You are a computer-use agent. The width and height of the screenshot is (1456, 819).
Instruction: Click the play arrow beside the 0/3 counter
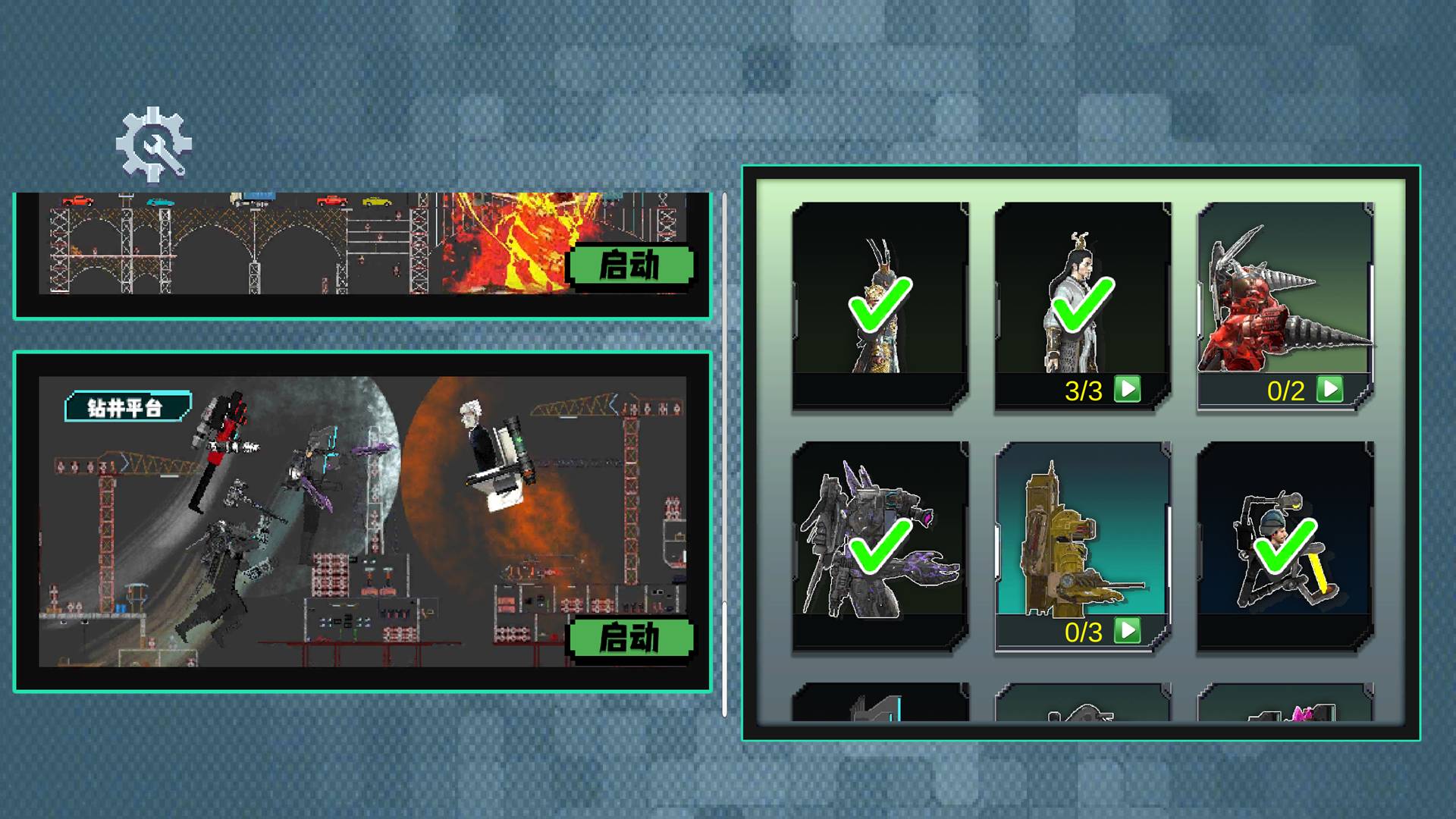[1128, 629]
